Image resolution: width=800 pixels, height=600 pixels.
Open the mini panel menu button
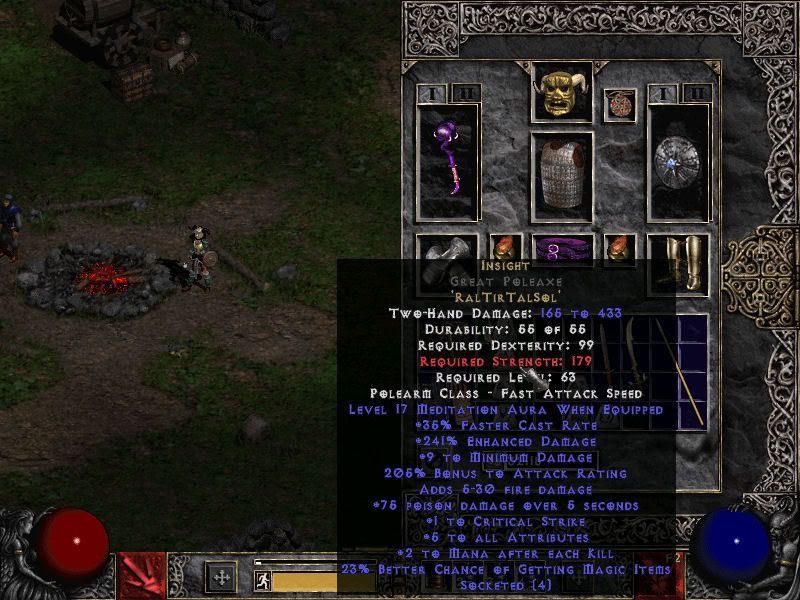221,578
